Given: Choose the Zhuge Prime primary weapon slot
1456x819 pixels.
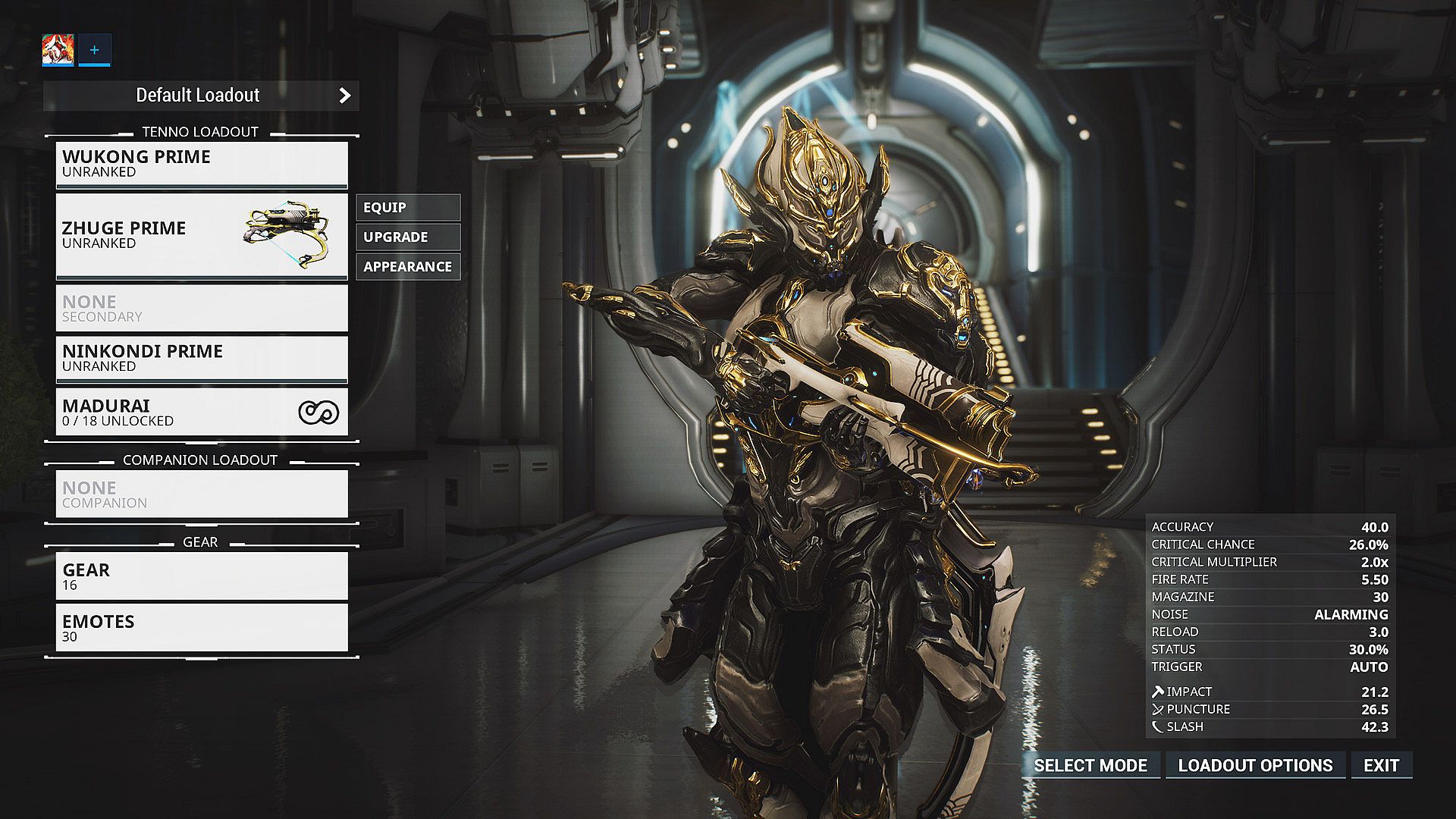Looking at the screenshot, I should (x=202, y=236).
